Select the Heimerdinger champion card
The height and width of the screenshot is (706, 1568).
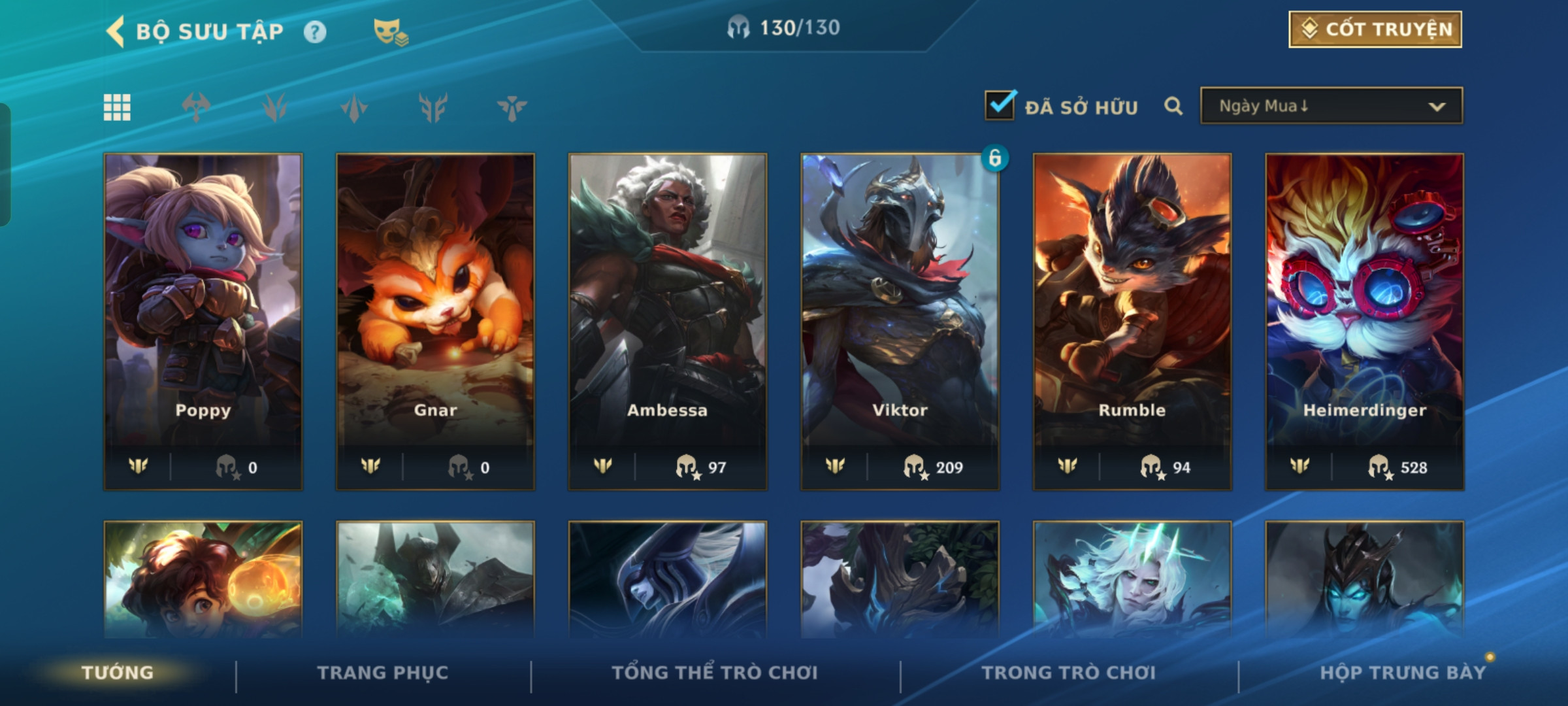(x=1365, y=321)
